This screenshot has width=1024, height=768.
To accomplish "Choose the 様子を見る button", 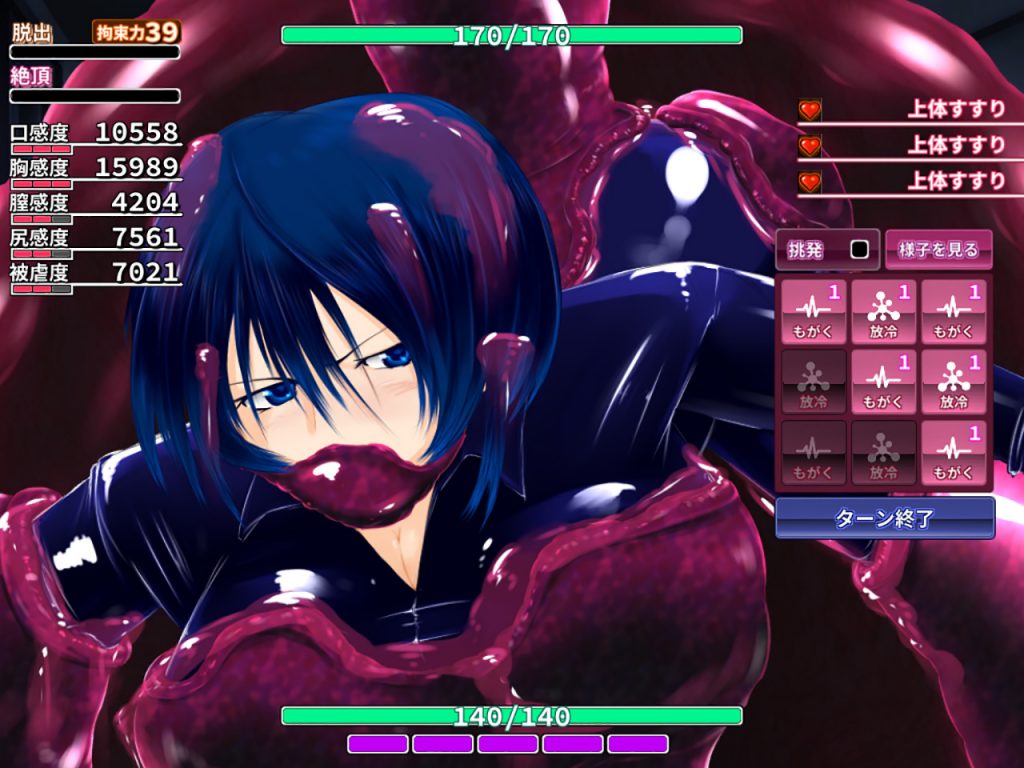I will [938, 250].
